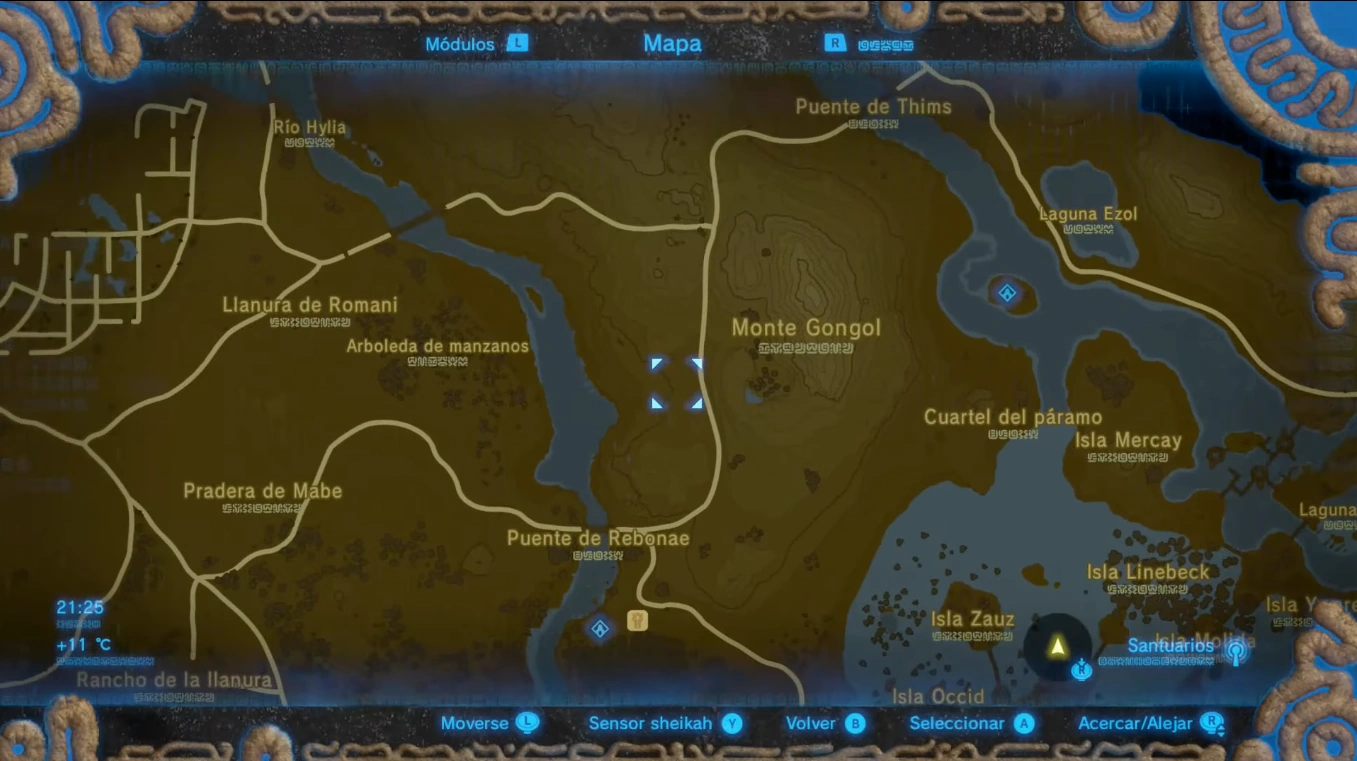Select the shrine icon near Puente de Rebonae
This screenshot has width=1357, height=761.
tap(599, 629)
